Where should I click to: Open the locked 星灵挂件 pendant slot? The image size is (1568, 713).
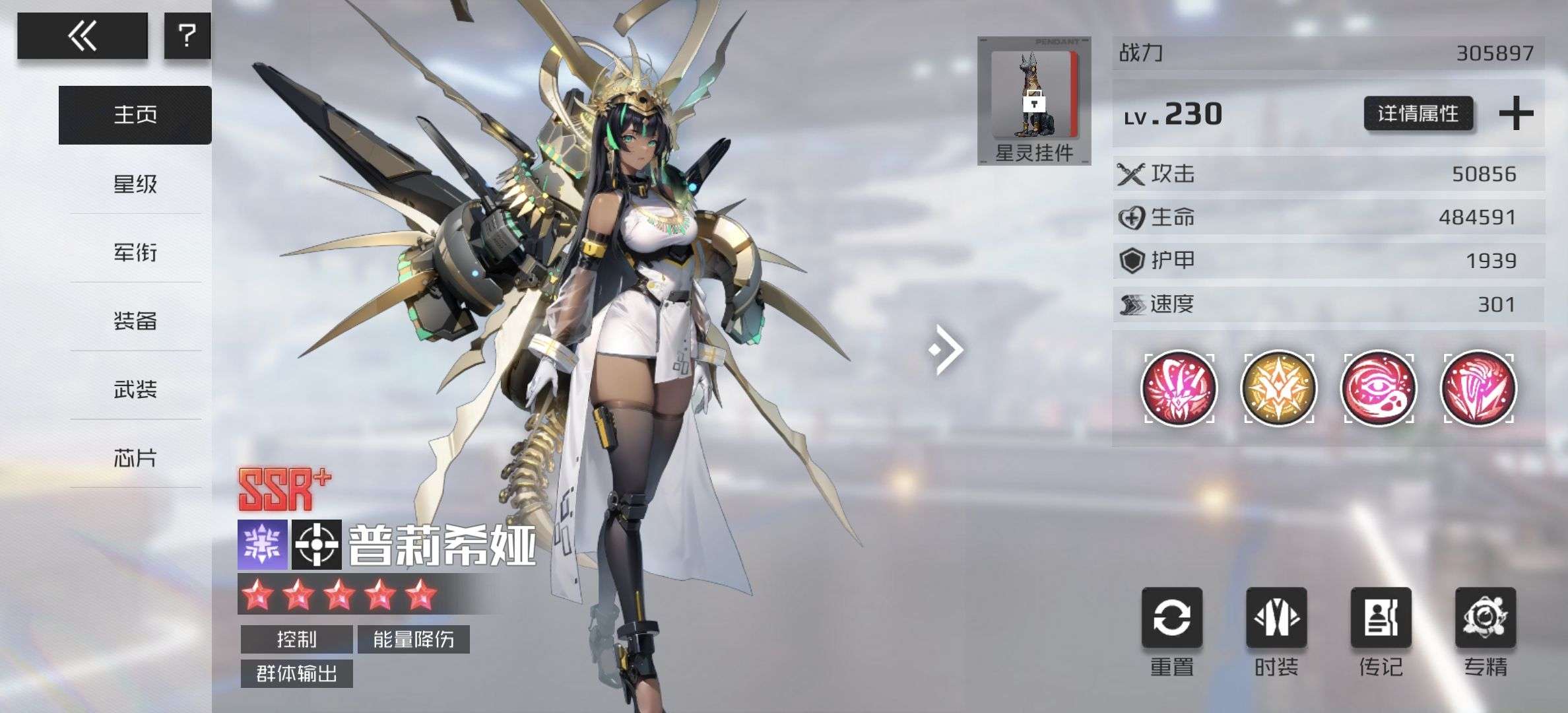(1034, 100)
